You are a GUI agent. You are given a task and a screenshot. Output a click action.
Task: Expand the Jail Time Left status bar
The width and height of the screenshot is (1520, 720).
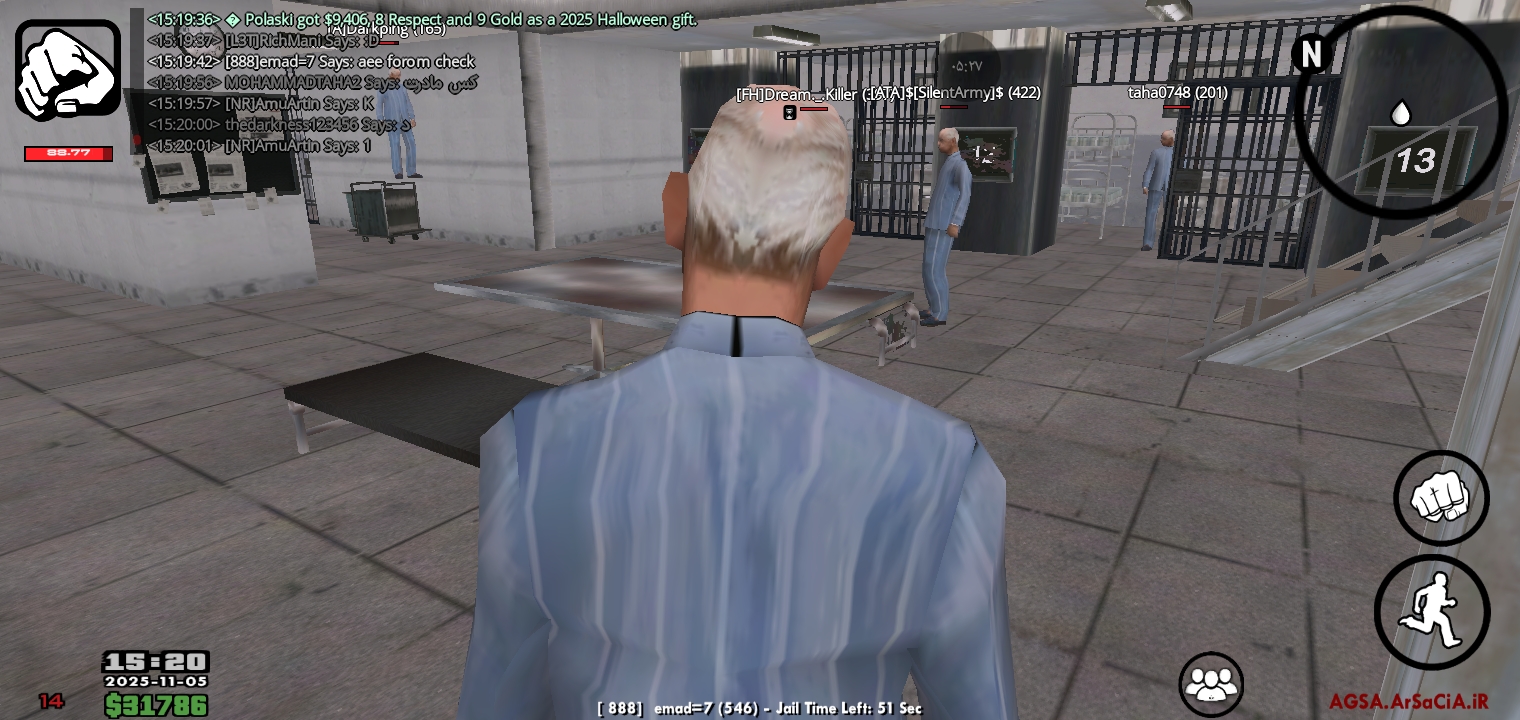pyautogui.click(x=760, y=708)
